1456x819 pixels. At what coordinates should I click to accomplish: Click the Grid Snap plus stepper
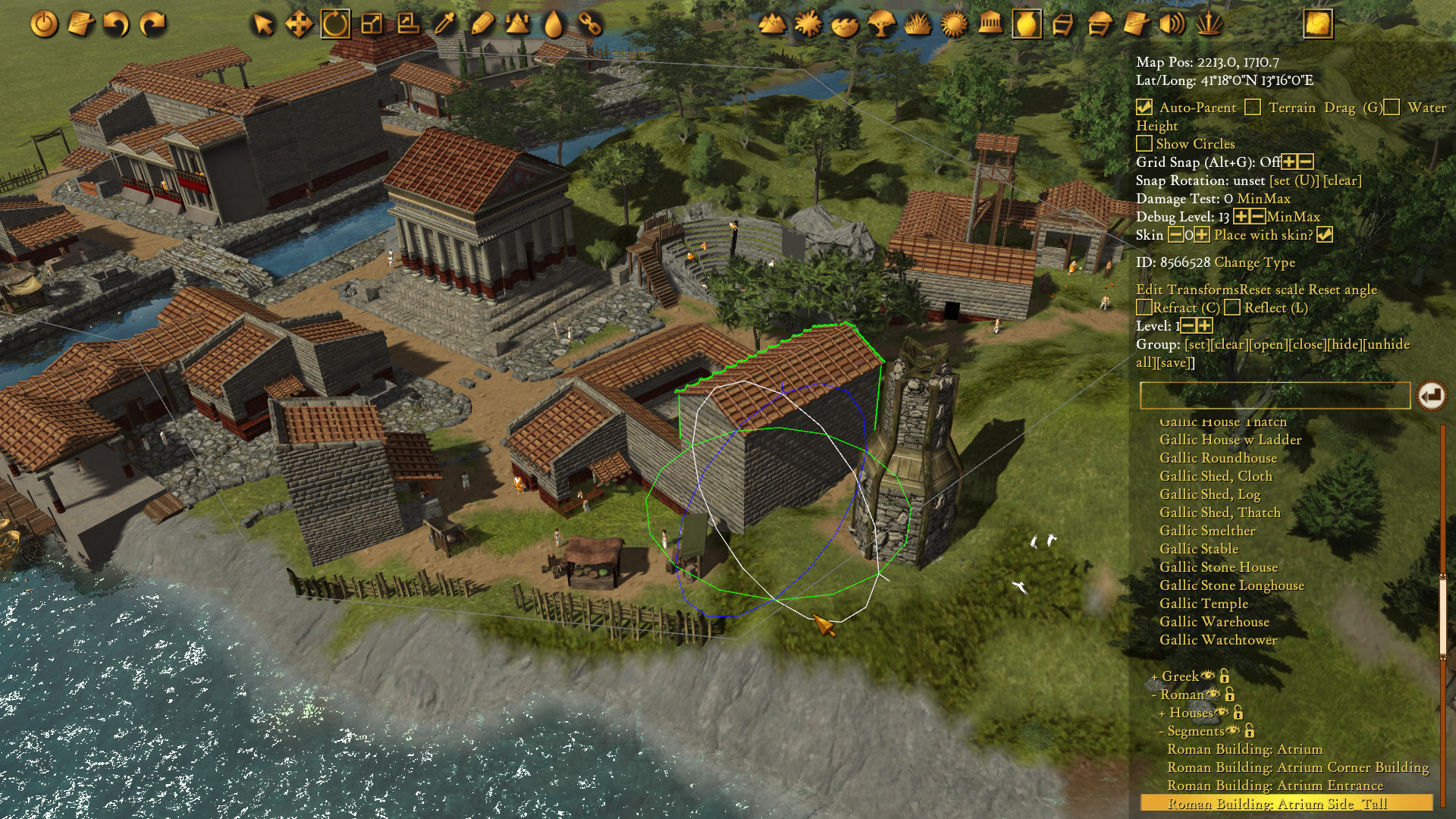click(1289, 162)
